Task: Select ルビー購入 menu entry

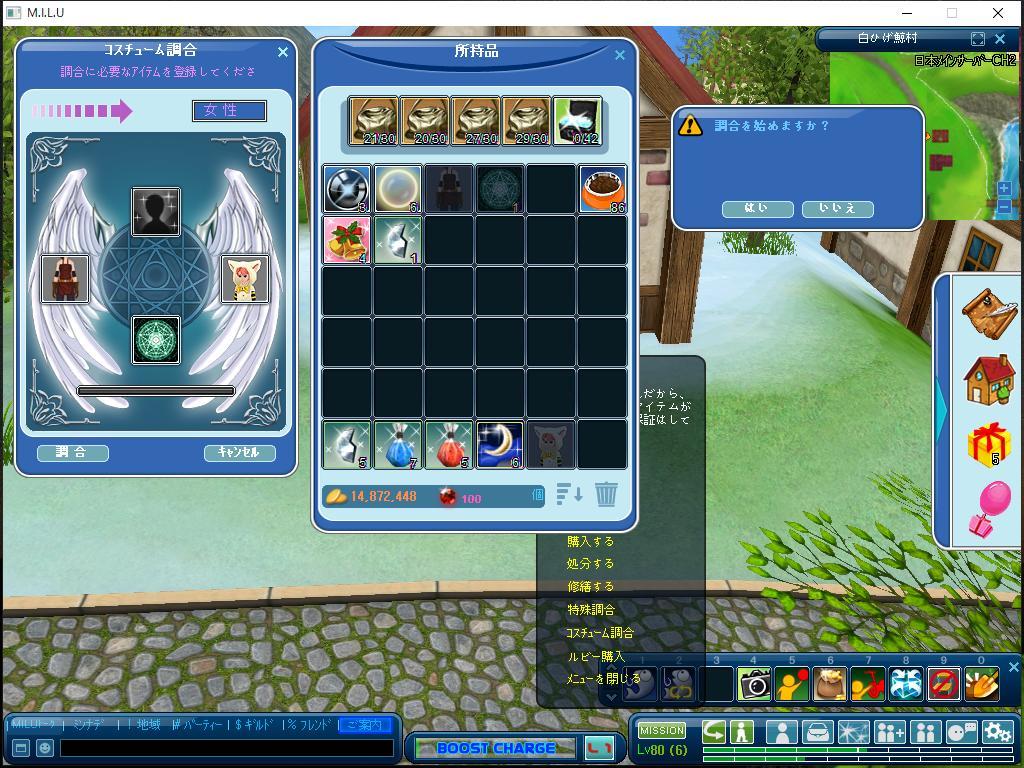Action: (595, 657)
